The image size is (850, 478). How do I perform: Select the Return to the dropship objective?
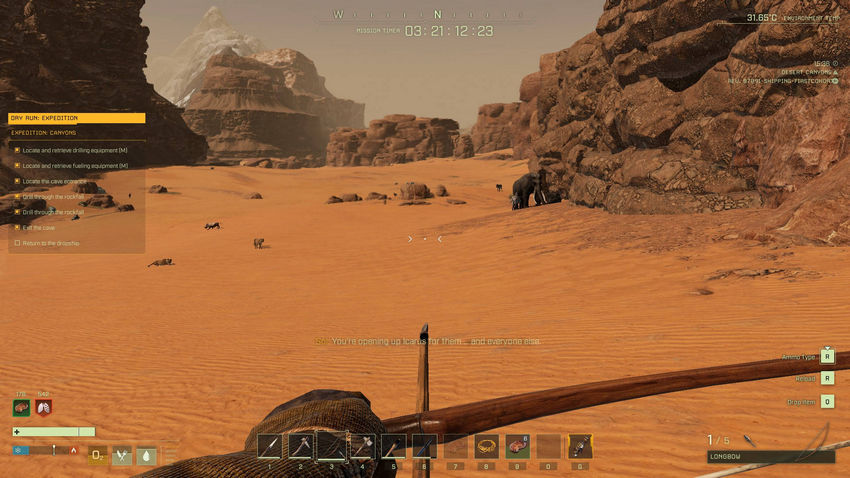[50, 243]
